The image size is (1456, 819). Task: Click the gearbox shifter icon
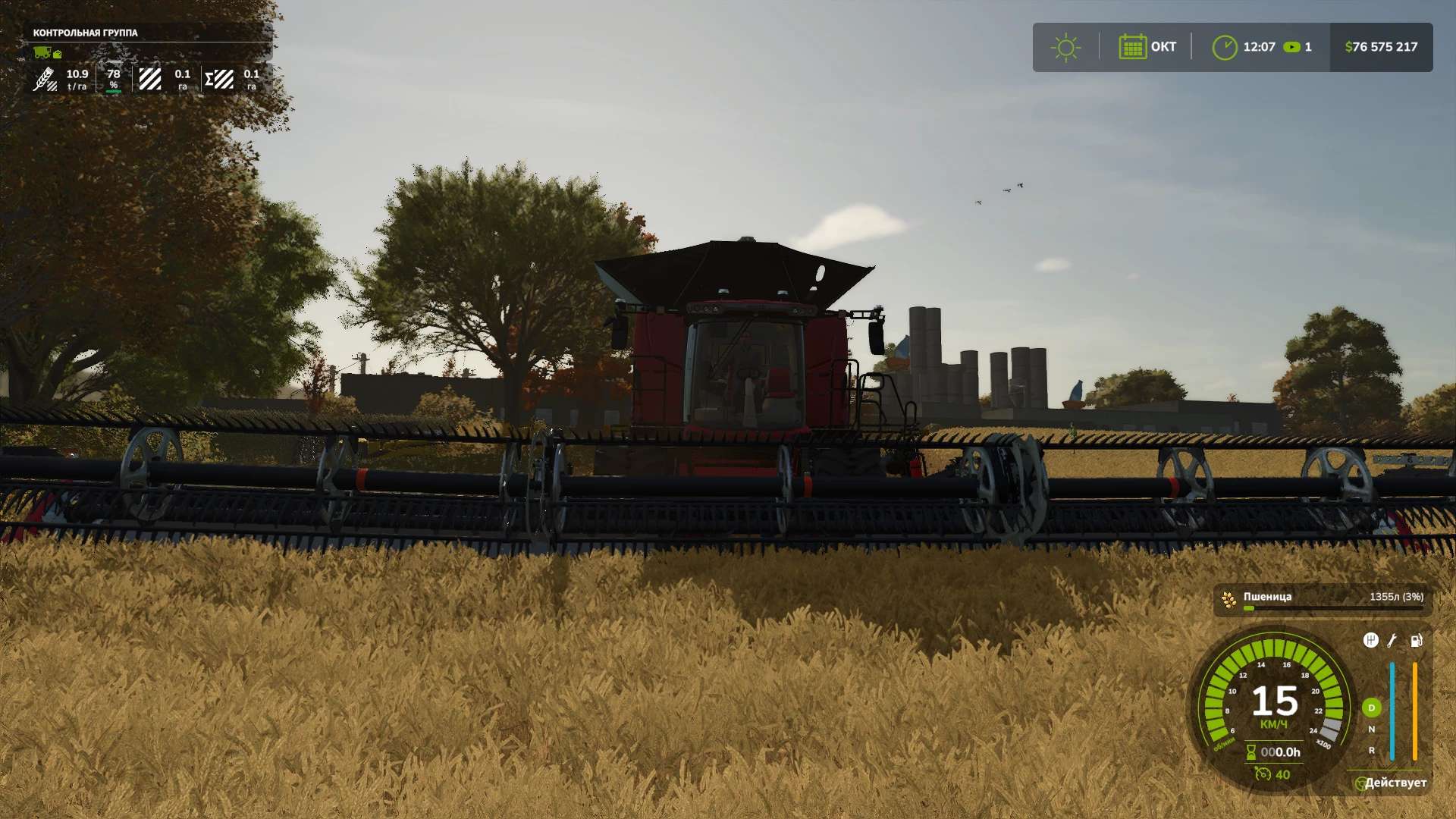pos(1370,640)
